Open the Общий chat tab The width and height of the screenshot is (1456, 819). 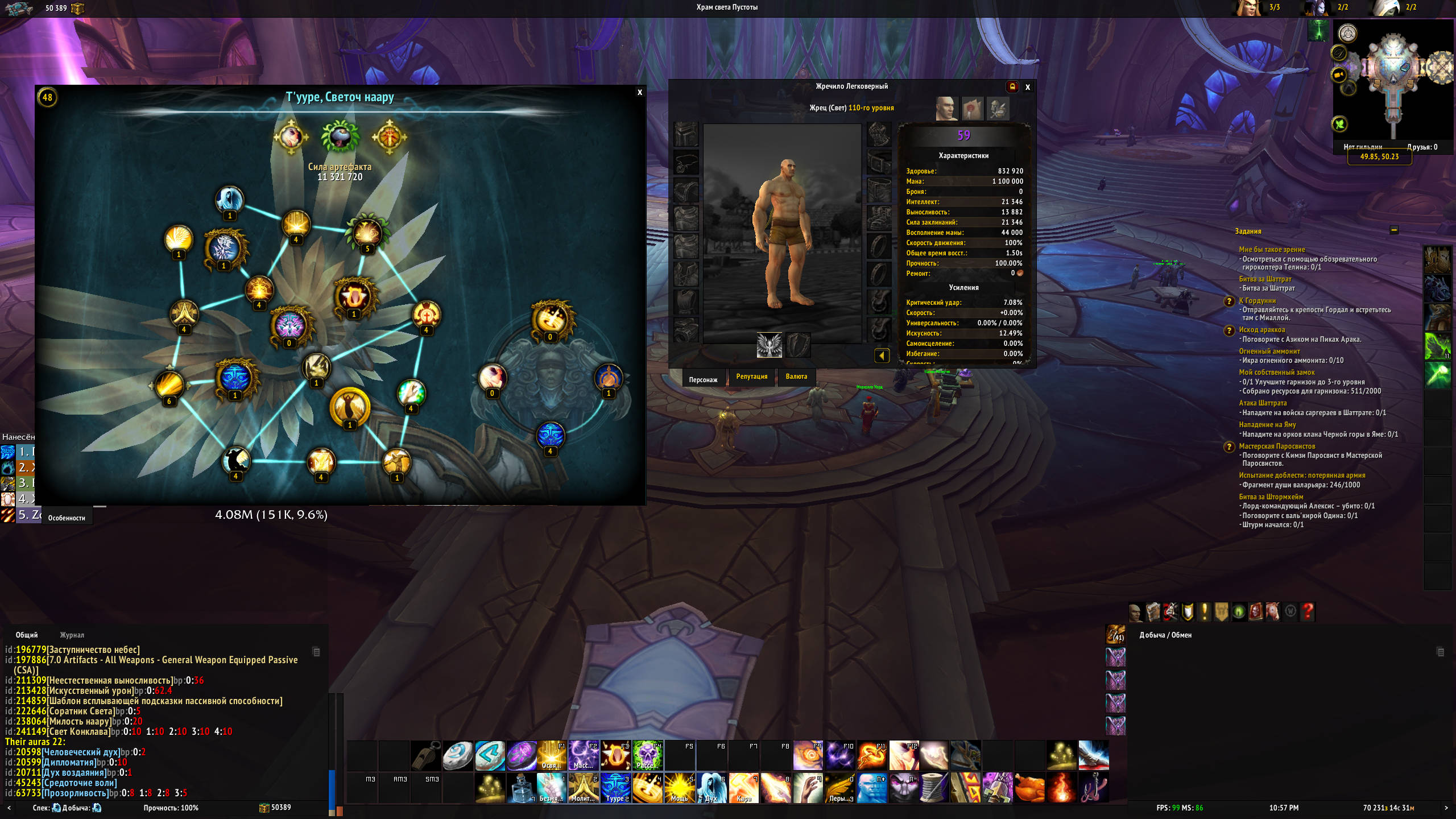pyautogui.click(x=27, y=635)
